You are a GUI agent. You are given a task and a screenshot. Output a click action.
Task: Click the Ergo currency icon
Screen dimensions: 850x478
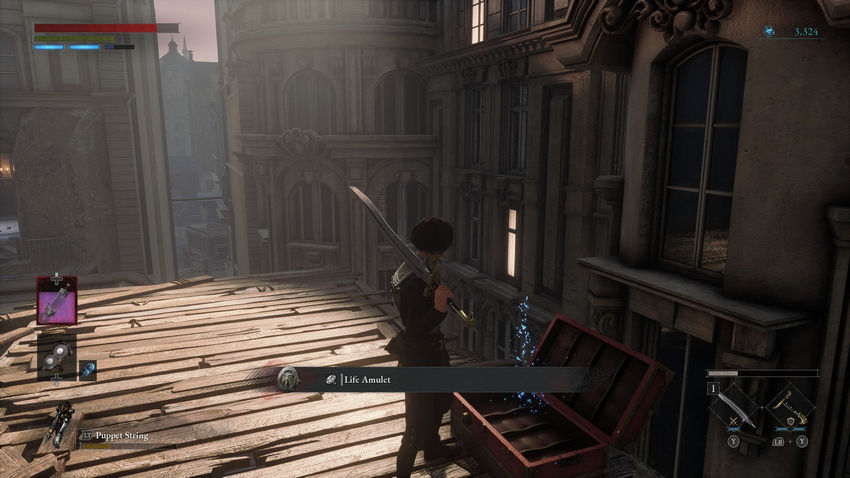pos(769,32)
